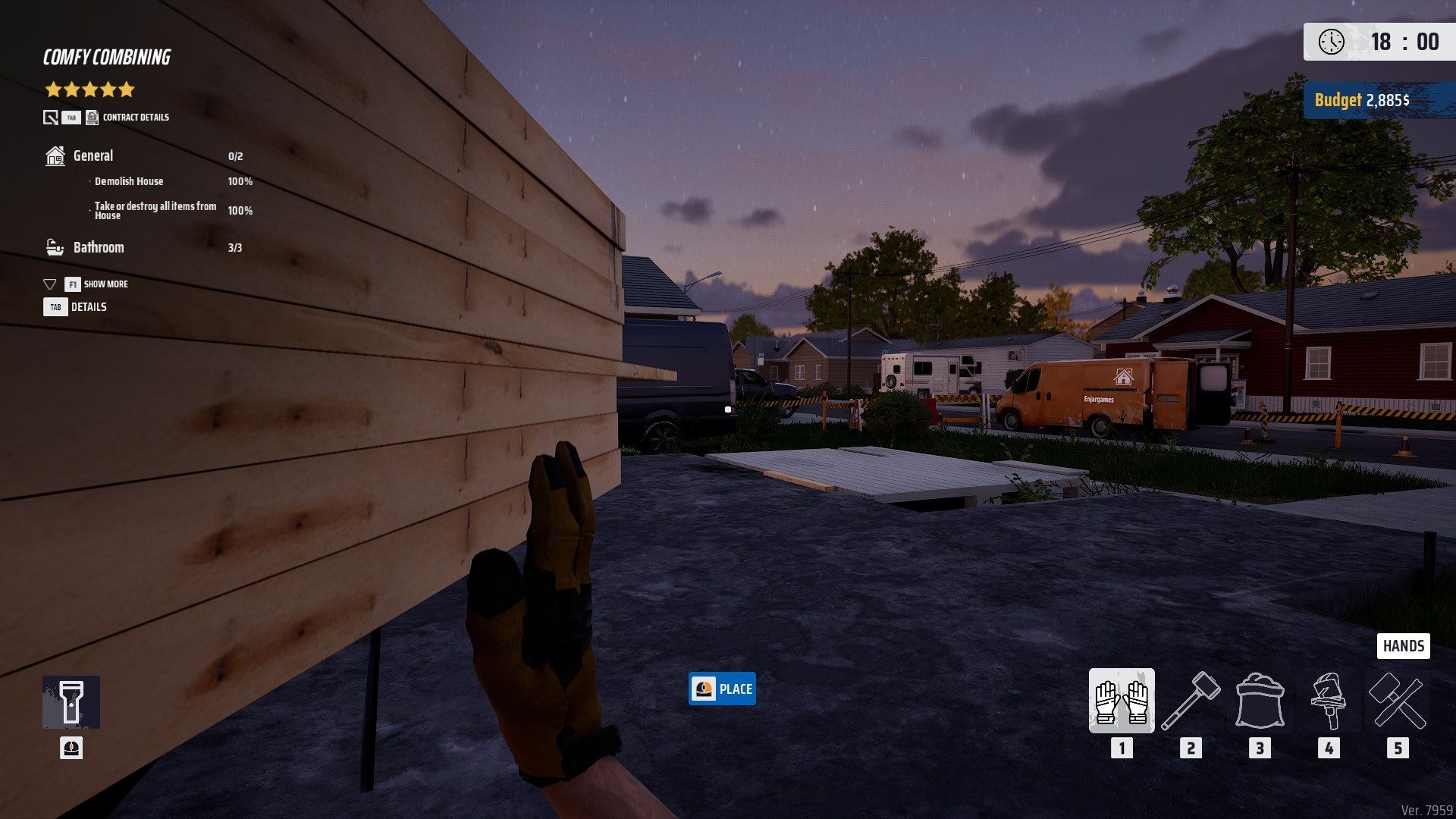Expand the General objectives section

click(x=93, y=156)
